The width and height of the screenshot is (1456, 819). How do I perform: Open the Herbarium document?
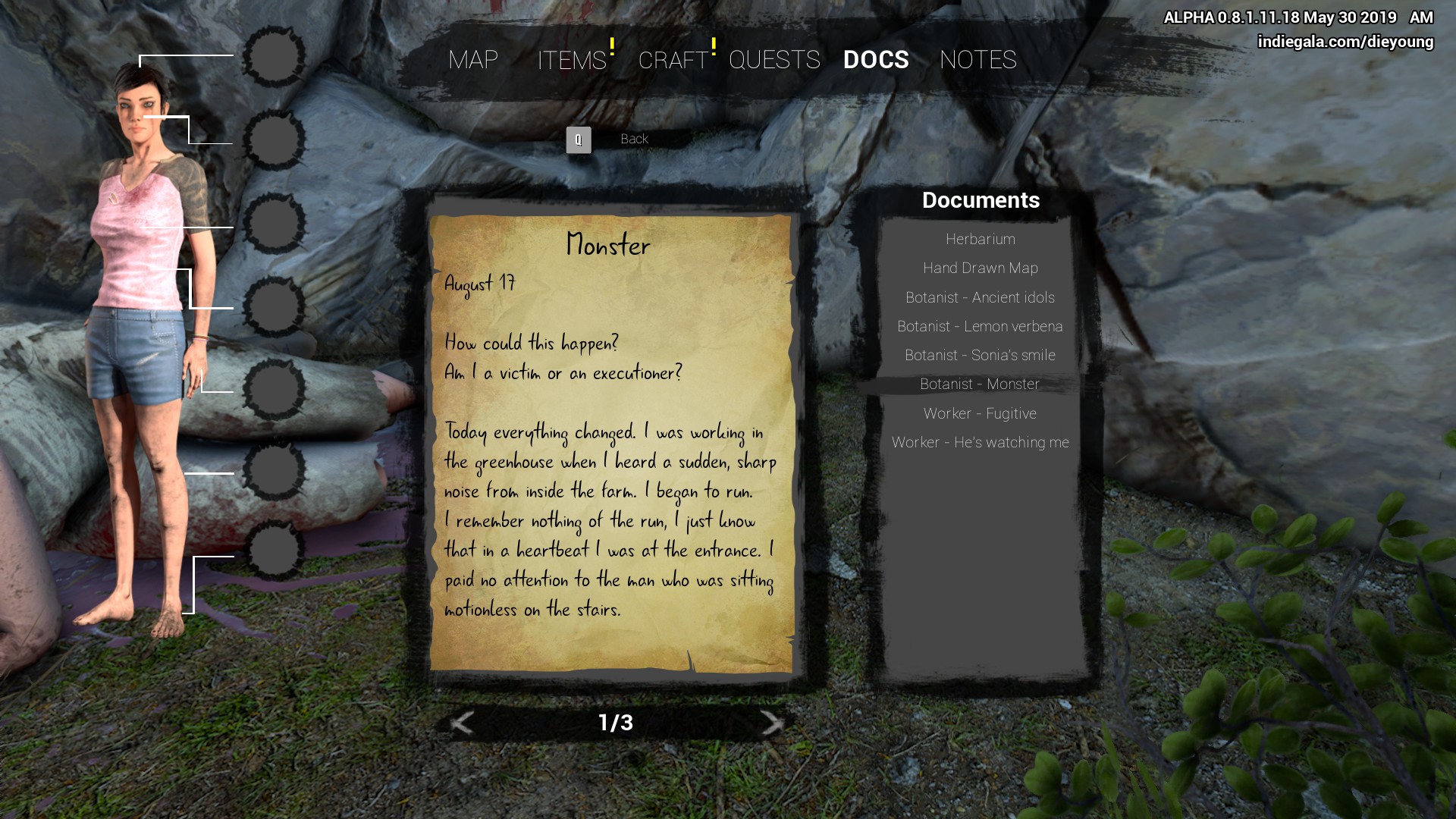(980, 240)
